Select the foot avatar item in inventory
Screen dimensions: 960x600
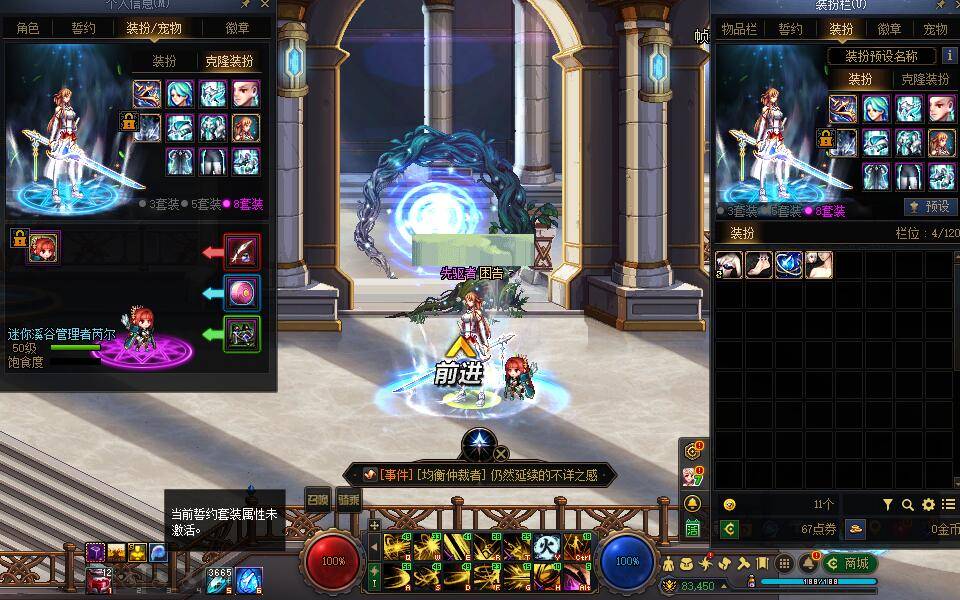click(758, 264)
